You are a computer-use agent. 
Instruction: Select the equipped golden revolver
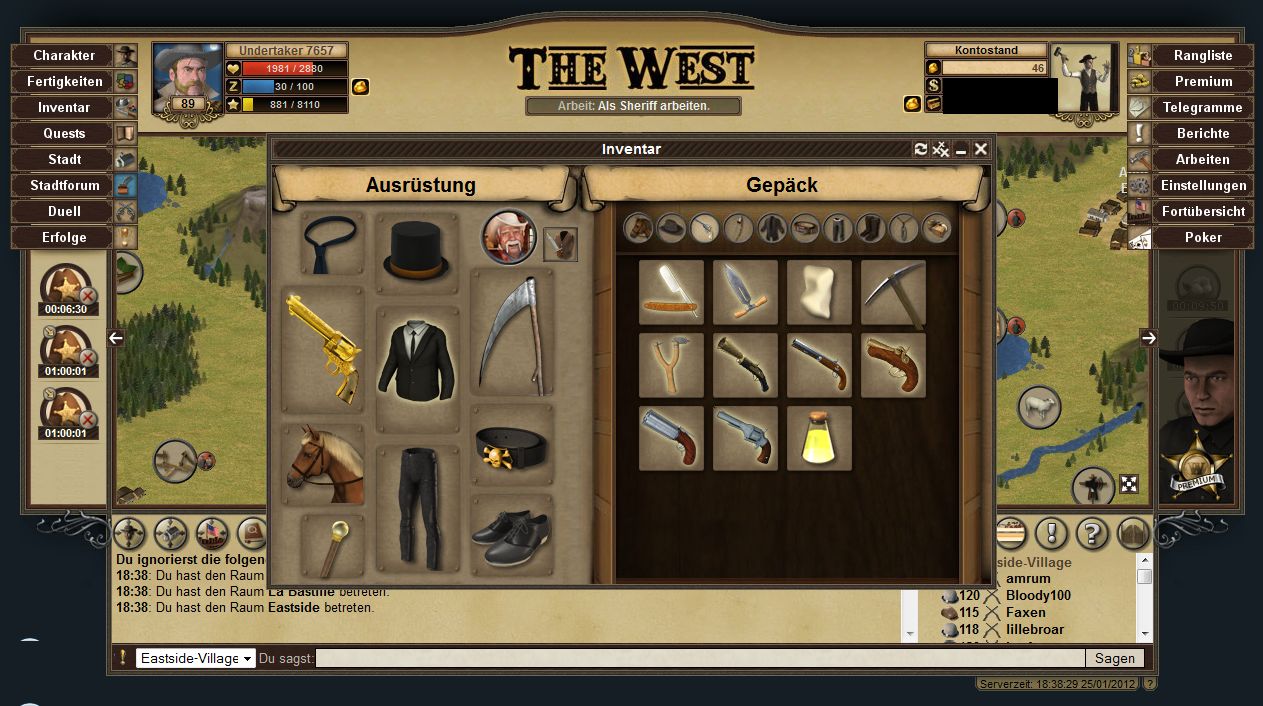pyautogui.click(x=323, y=349)
